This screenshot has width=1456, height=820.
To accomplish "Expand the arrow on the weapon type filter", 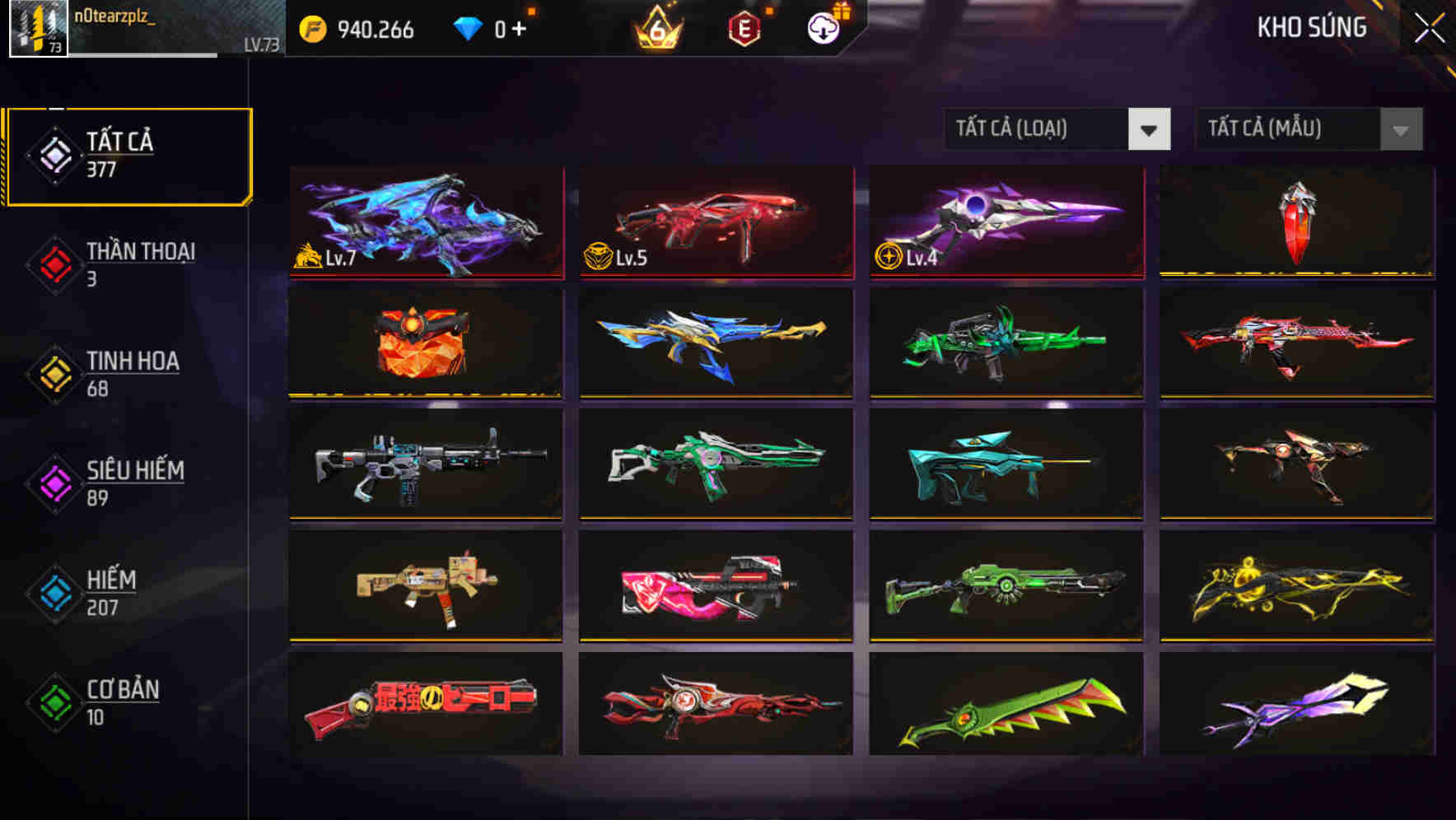I will click(x=1150, y=129).
